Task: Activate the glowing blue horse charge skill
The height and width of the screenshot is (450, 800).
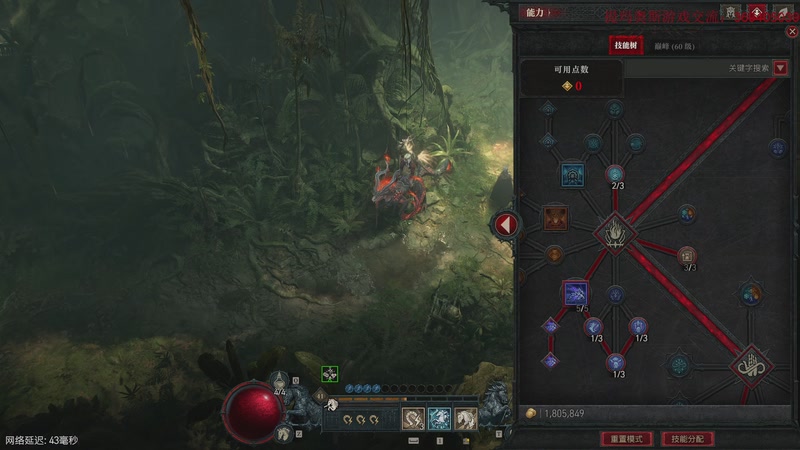Action: click(x=439, y=419)
